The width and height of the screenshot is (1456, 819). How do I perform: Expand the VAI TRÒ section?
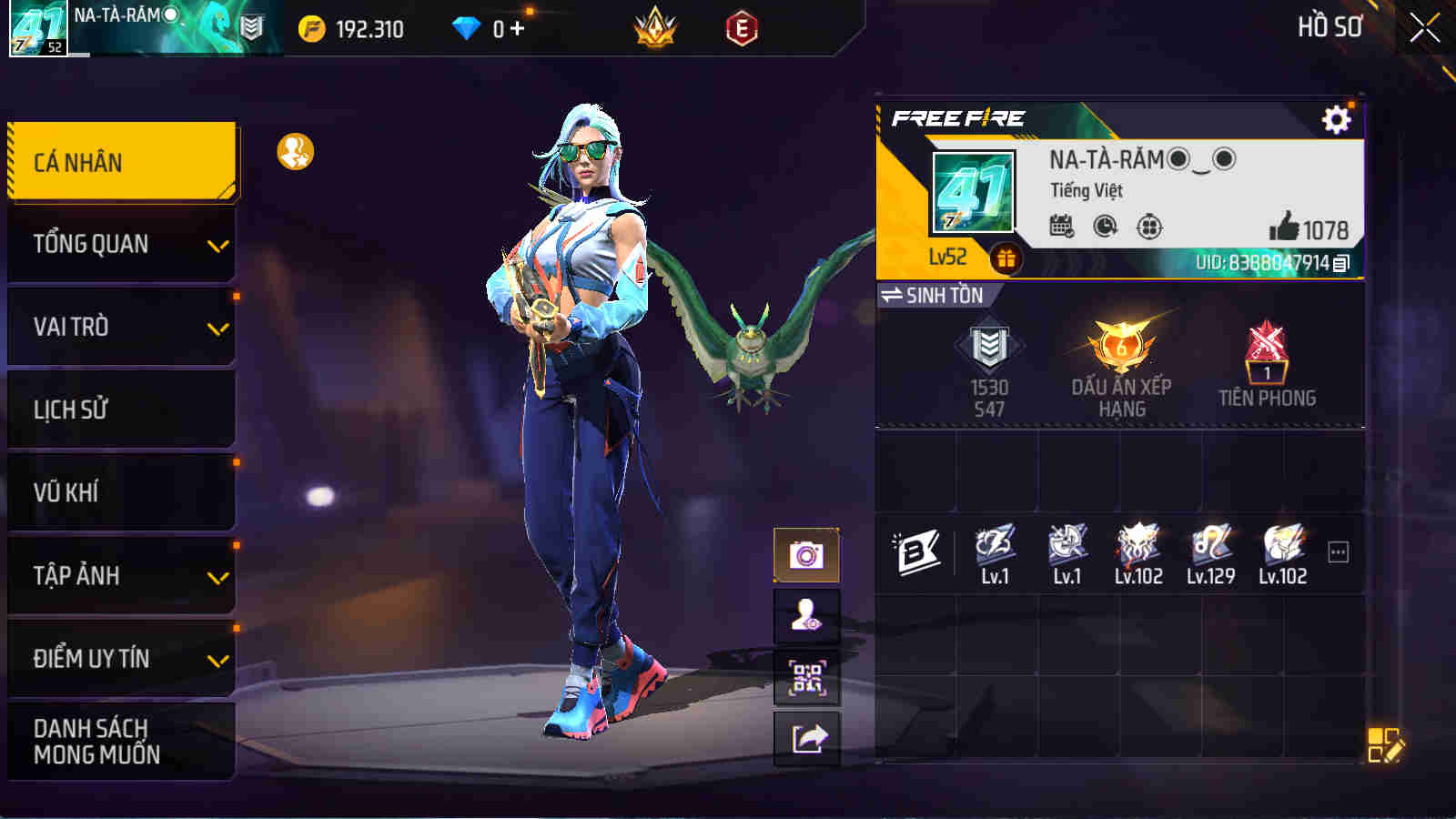pos(118,327)
